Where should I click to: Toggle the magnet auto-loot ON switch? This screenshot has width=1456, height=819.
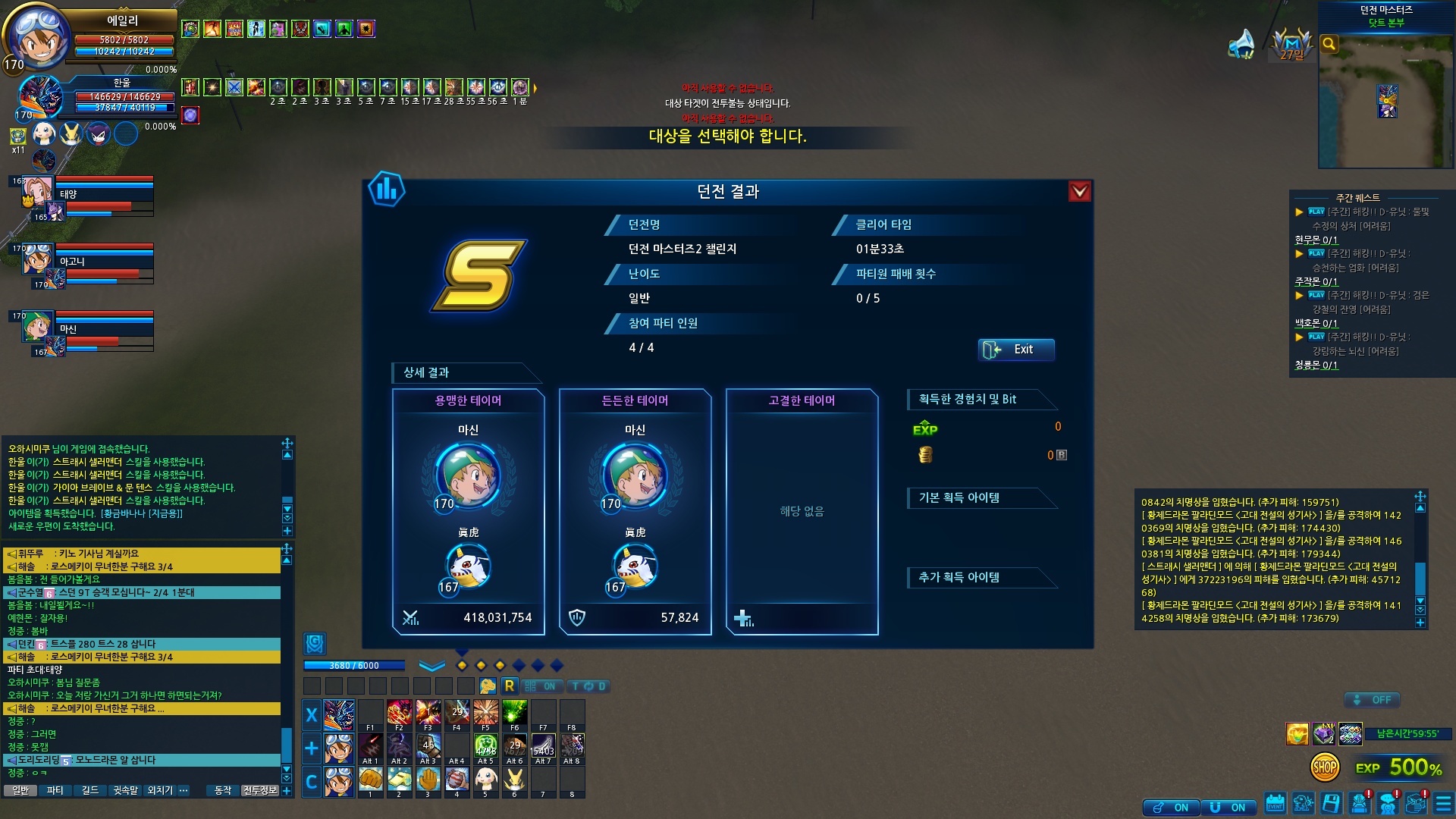pos(1228,808)
